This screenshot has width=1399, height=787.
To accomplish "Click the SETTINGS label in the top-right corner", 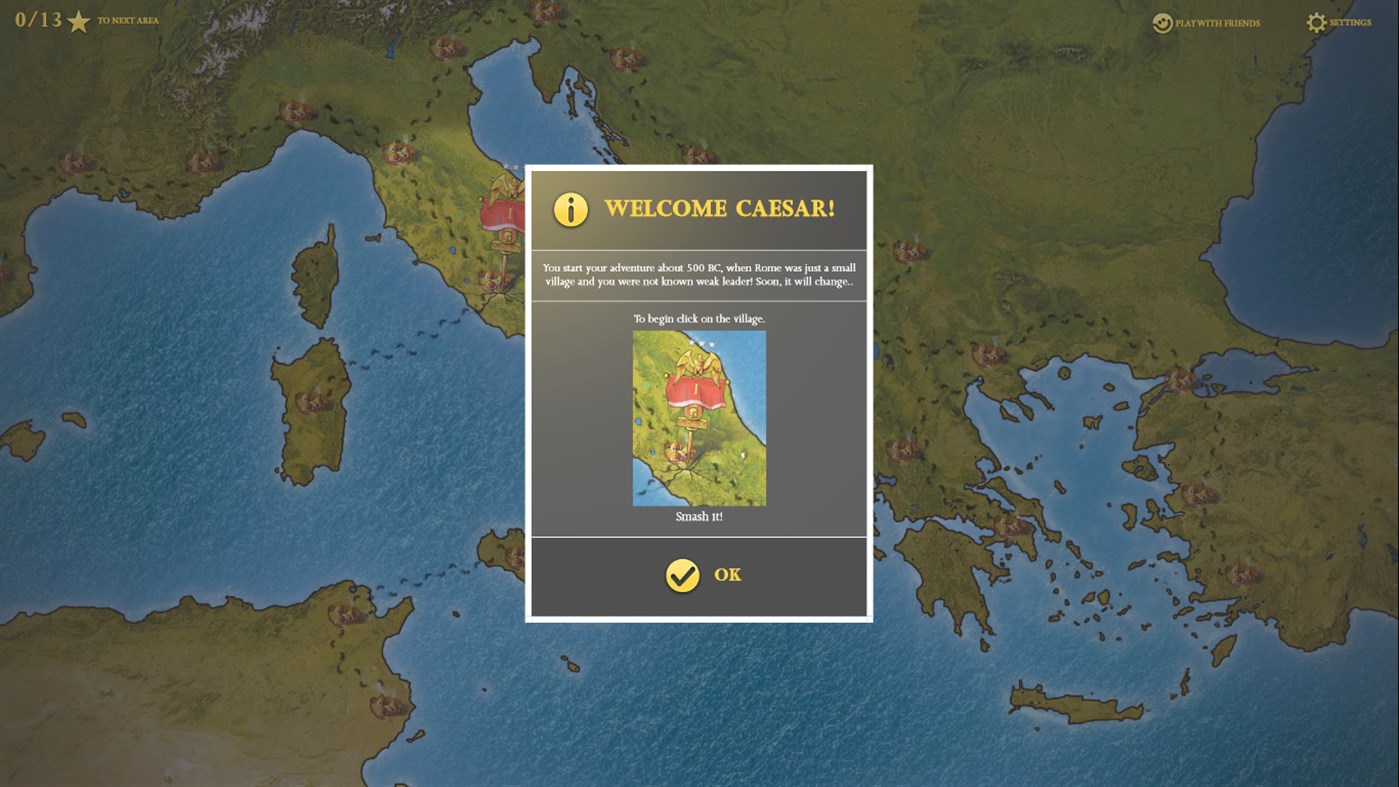I will [1348, 22].
